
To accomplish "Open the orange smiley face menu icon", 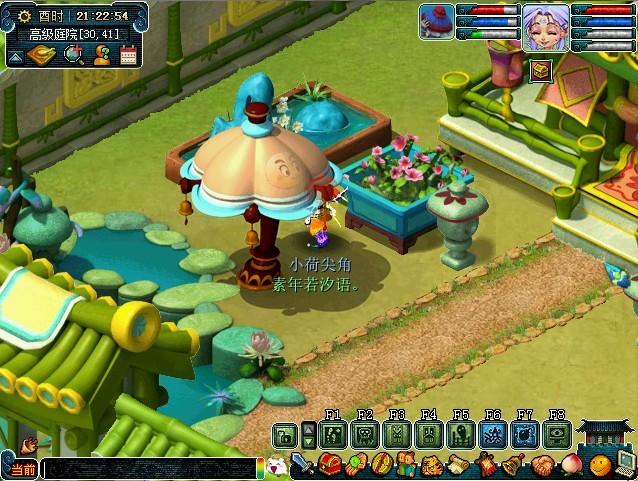I will pos(599,465).
